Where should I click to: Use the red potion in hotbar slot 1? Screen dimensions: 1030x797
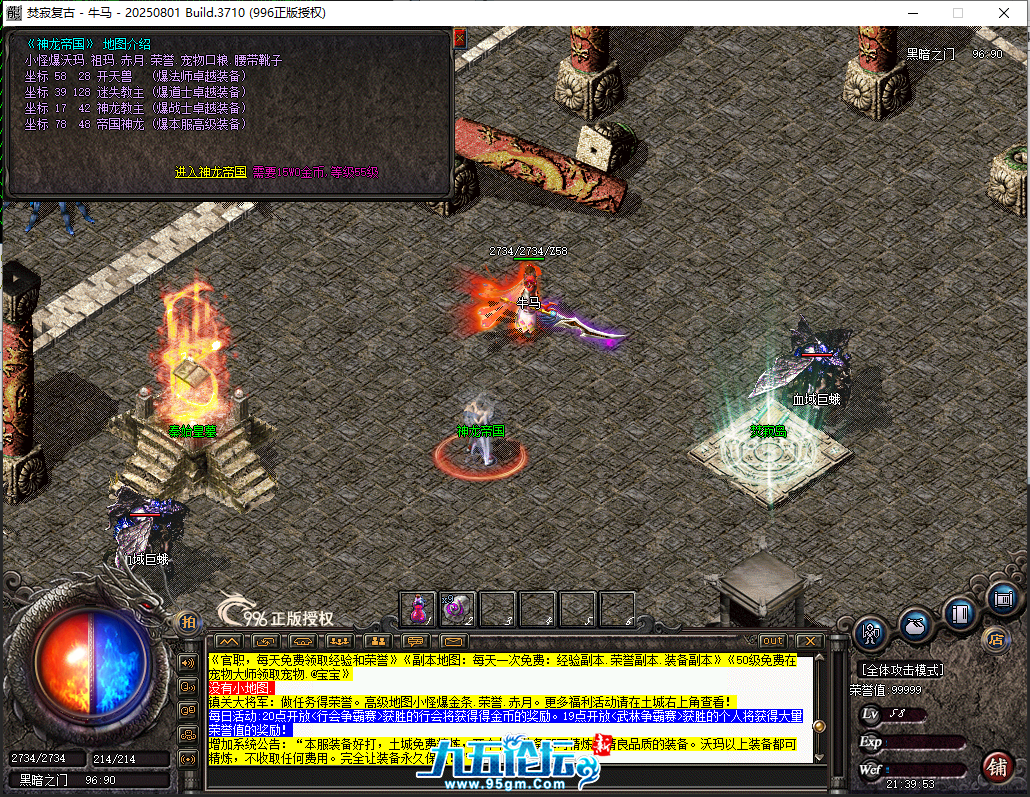point(417,607)
